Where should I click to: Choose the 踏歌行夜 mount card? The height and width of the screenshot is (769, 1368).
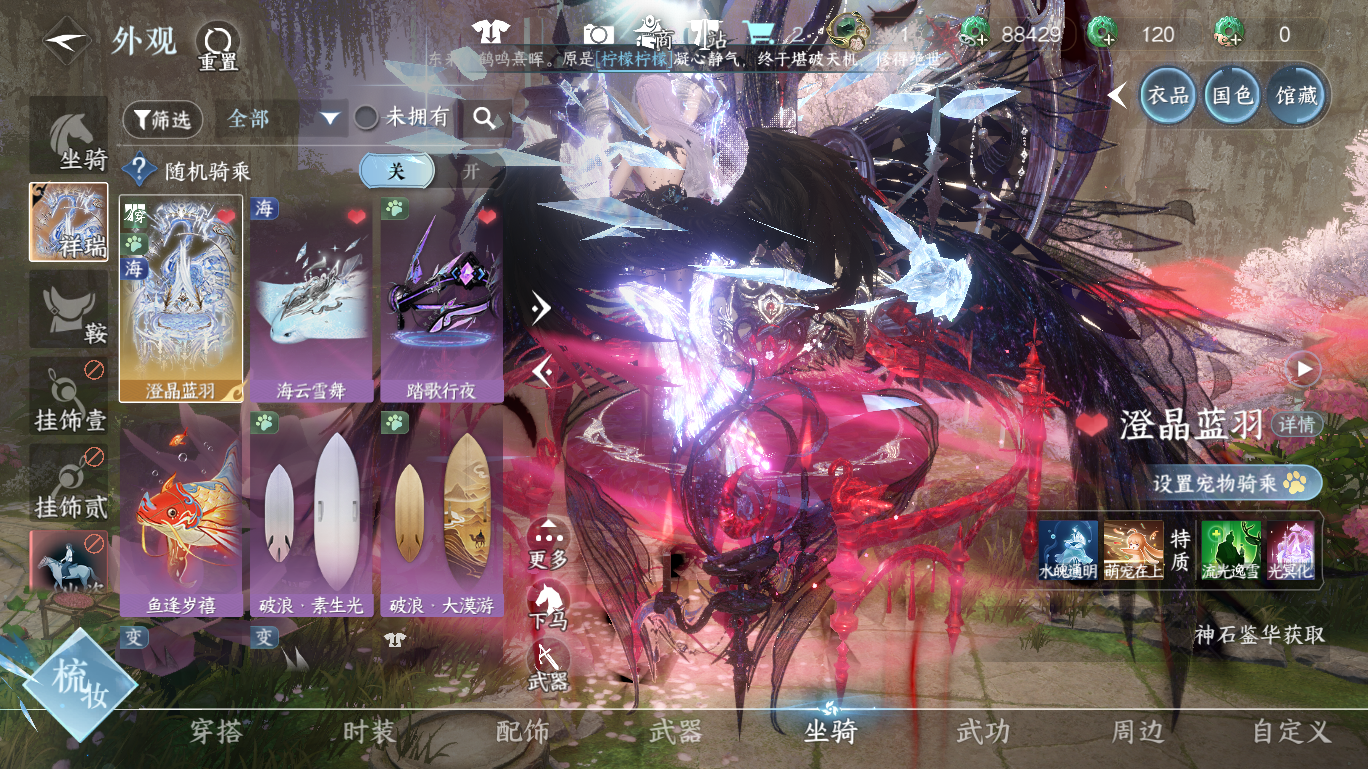(x=441, y=299)
